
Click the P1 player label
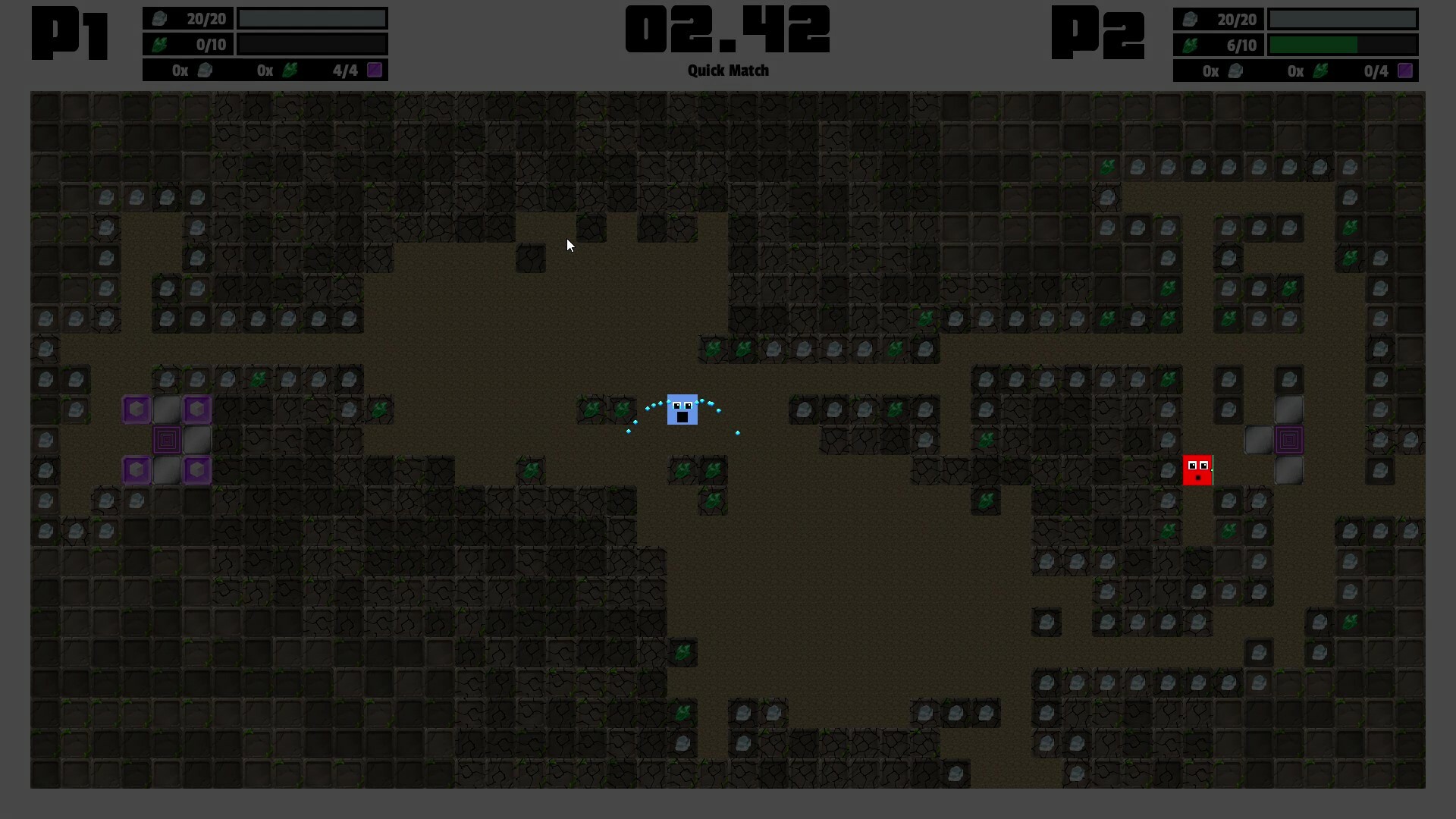(x=69, y=32)
